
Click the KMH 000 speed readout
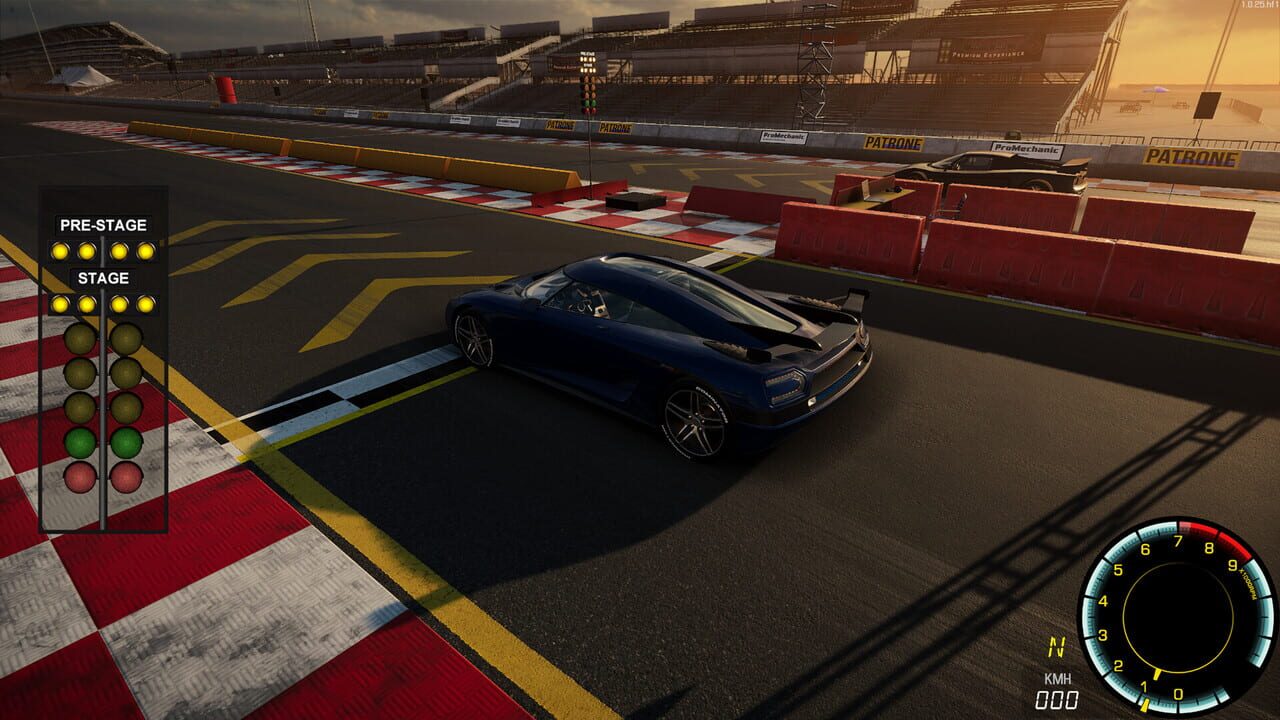tap(1055, 690)
